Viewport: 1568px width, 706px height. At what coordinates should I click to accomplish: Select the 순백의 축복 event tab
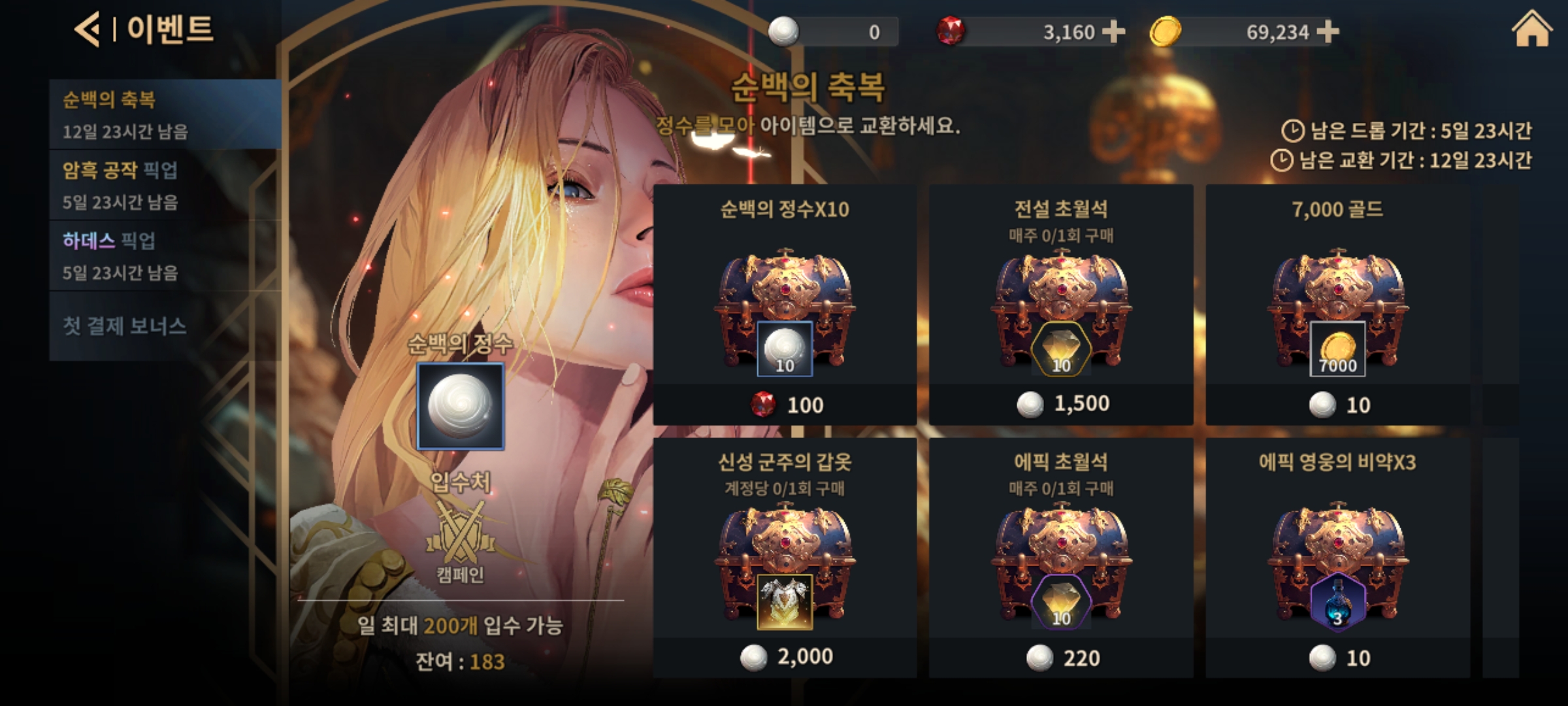point(165,114)
